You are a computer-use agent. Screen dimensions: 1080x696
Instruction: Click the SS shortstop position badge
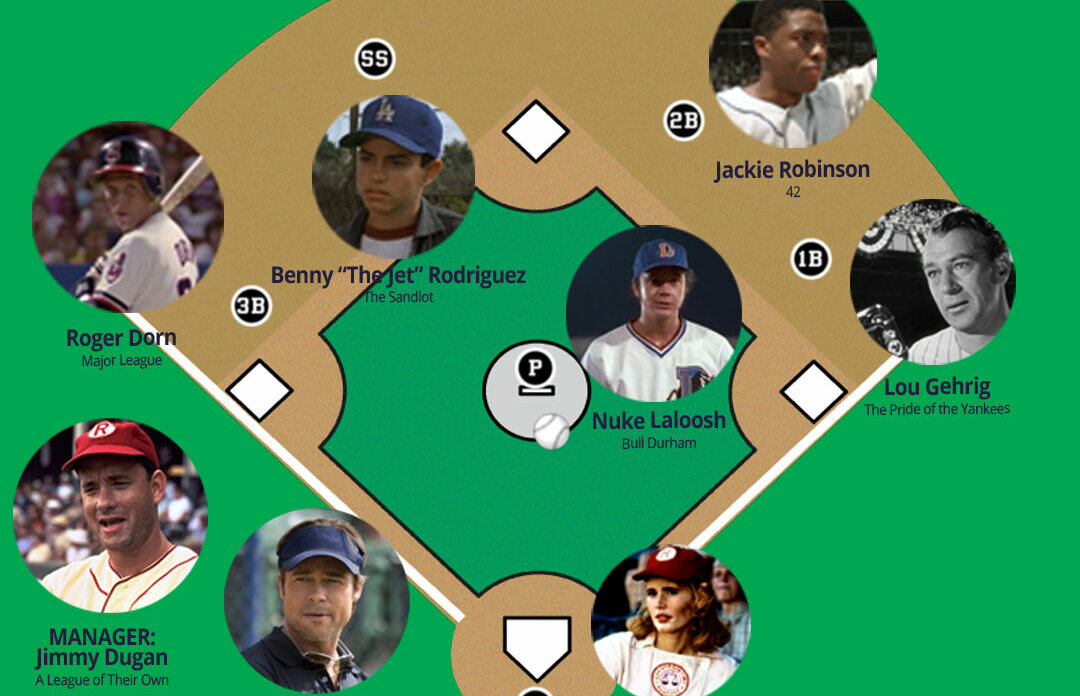[x=375, y=60]
